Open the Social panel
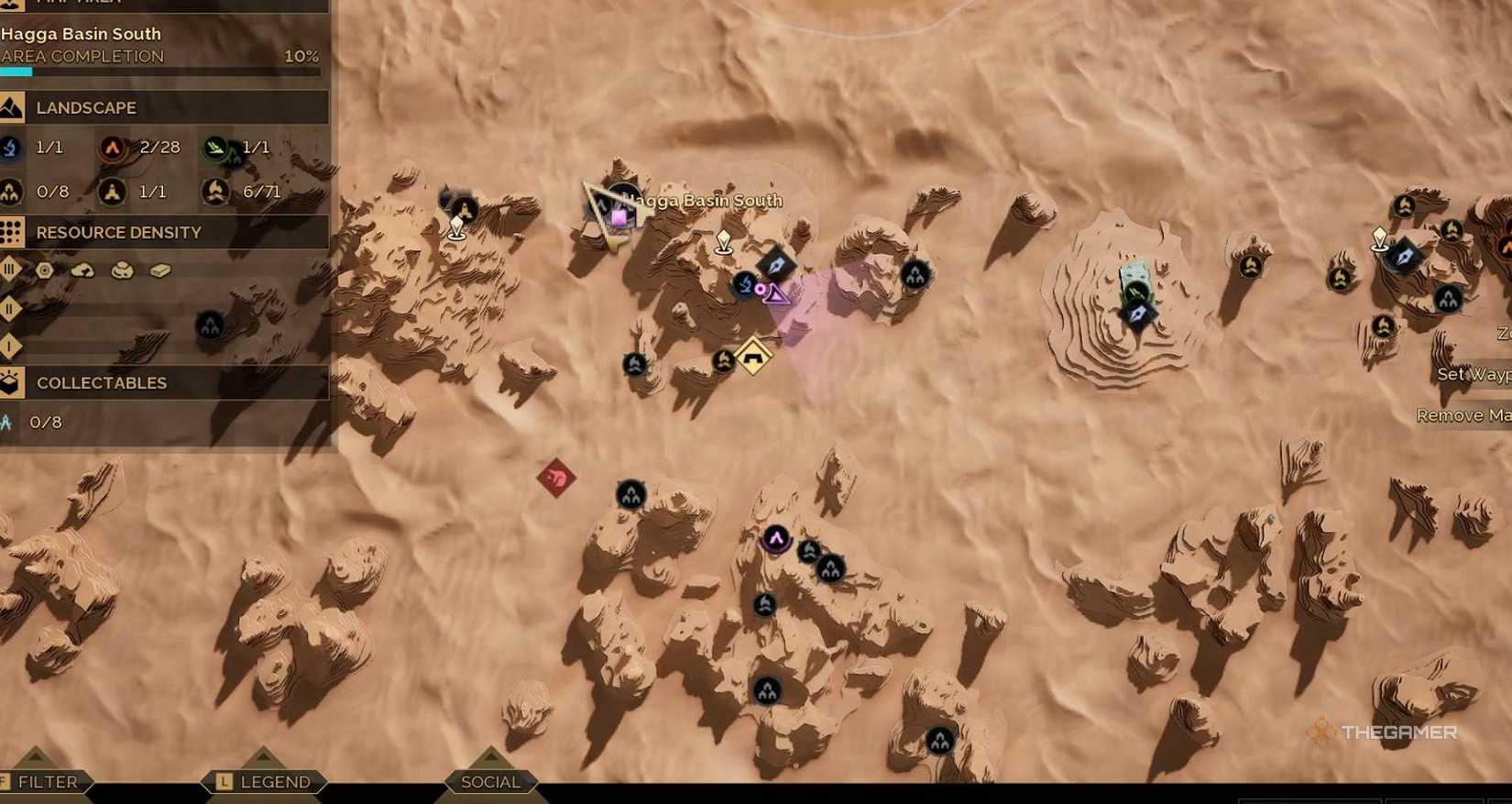The image size is (1512, 804). (490, 782)
